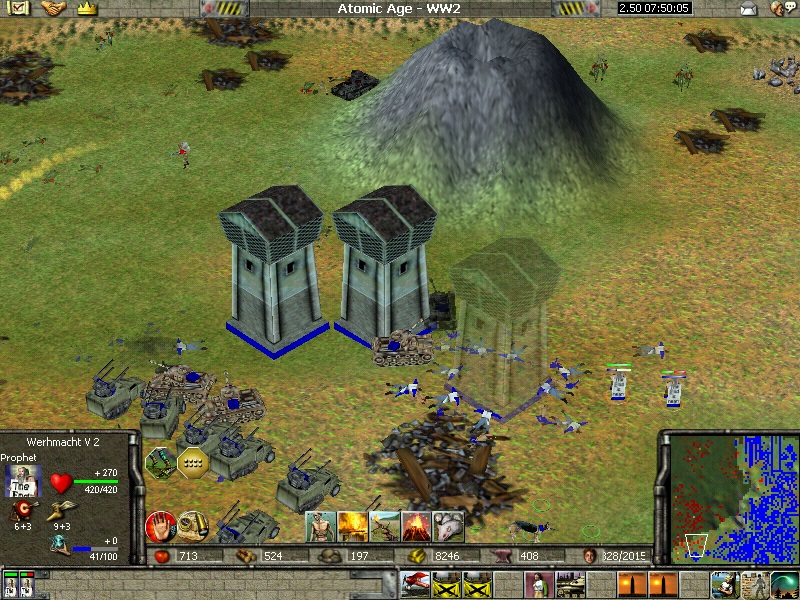Open the diplomacy handshake menu
This screenshot has height=600, width=800.
(53, 8)
